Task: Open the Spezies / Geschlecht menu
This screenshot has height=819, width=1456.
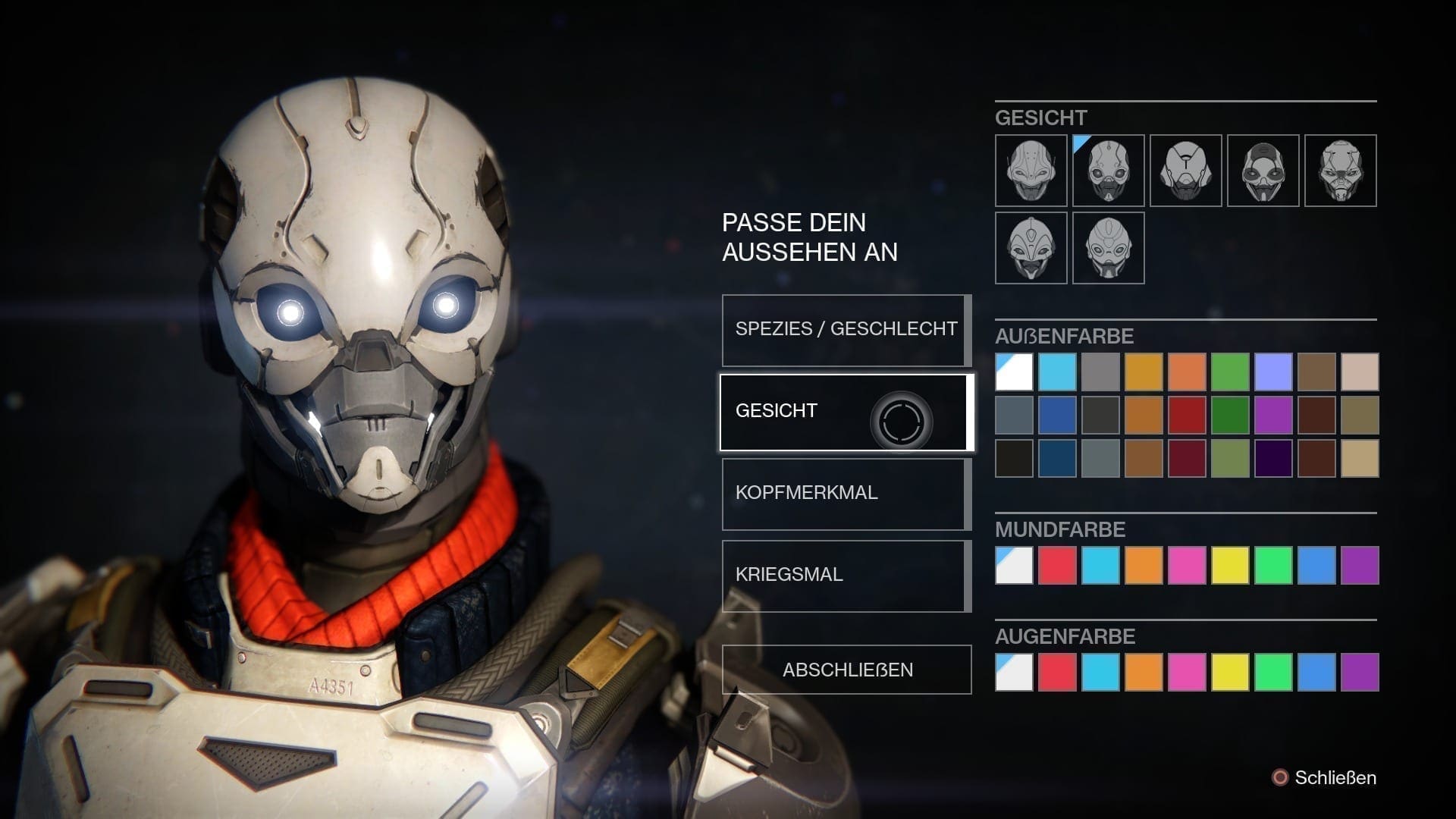Action: (846, 330)
